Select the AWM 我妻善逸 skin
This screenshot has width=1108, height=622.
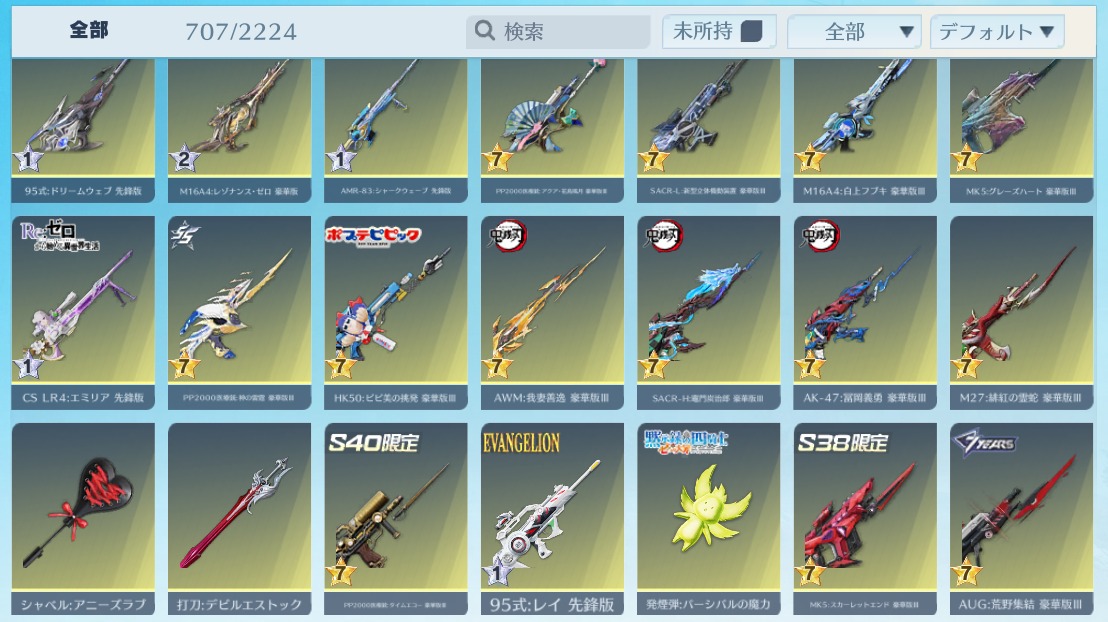click(553, 310)
